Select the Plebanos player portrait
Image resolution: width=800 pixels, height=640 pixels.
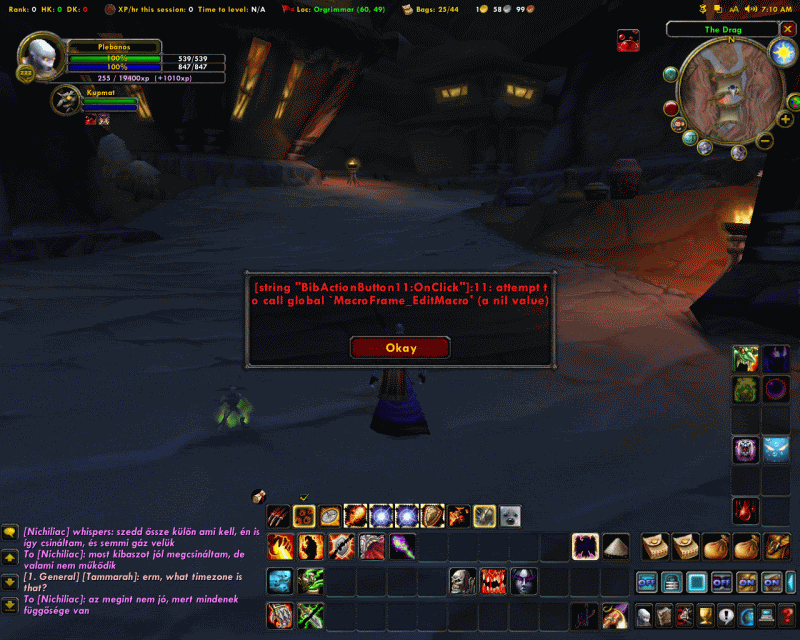coord(42,60)
